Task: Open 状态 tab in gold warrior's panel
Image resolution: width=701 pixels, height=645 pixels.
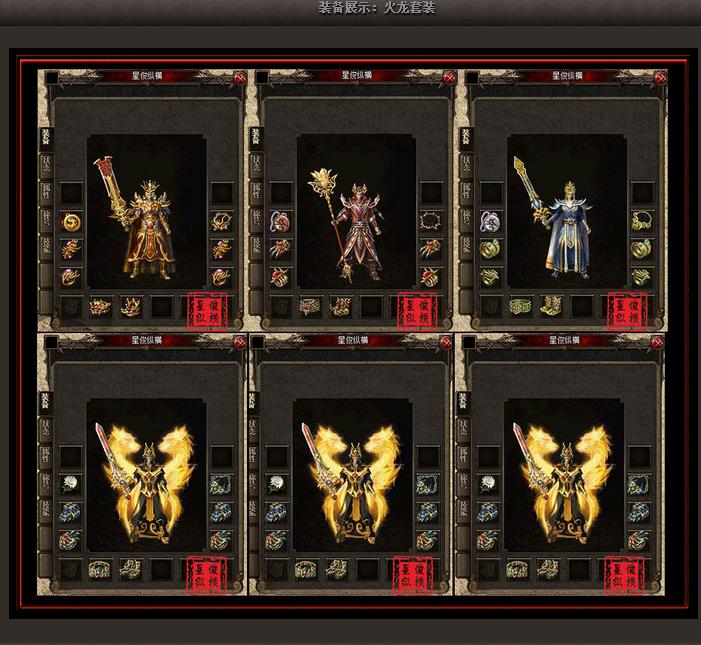Action: 45,165
